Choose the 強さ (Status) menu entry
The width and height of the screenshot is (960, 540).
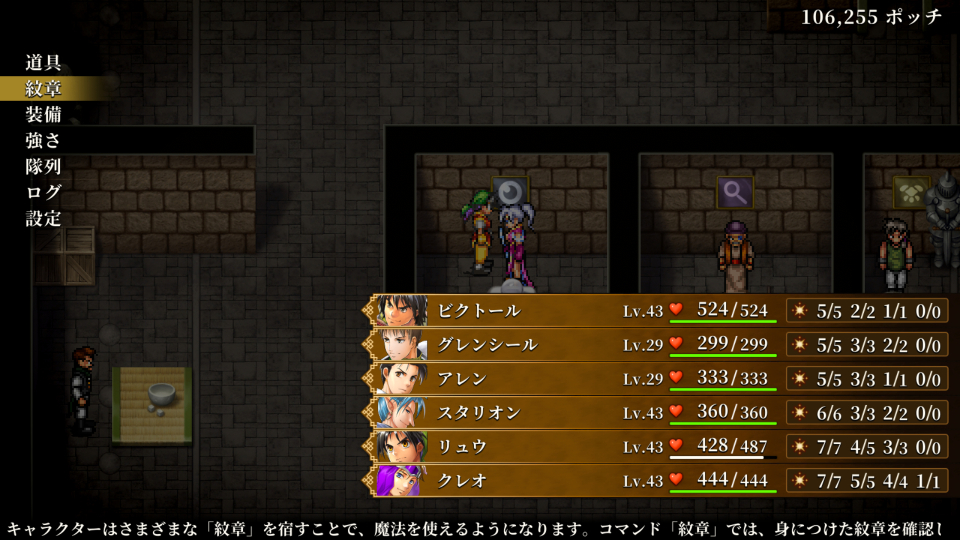click(44, 140)
